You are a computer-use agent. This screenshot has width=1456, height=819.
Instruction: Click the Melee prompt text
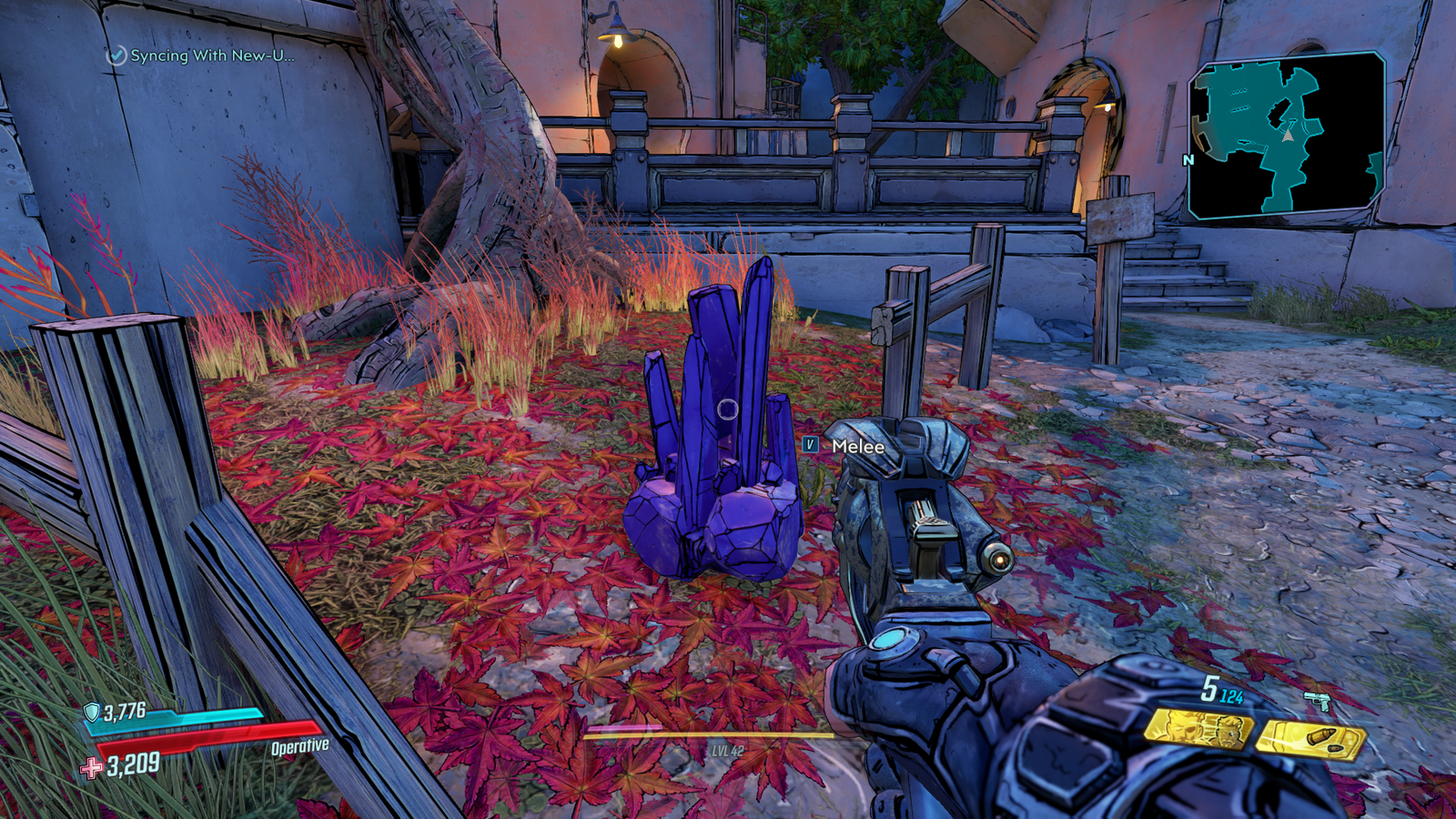coord(856,447)
